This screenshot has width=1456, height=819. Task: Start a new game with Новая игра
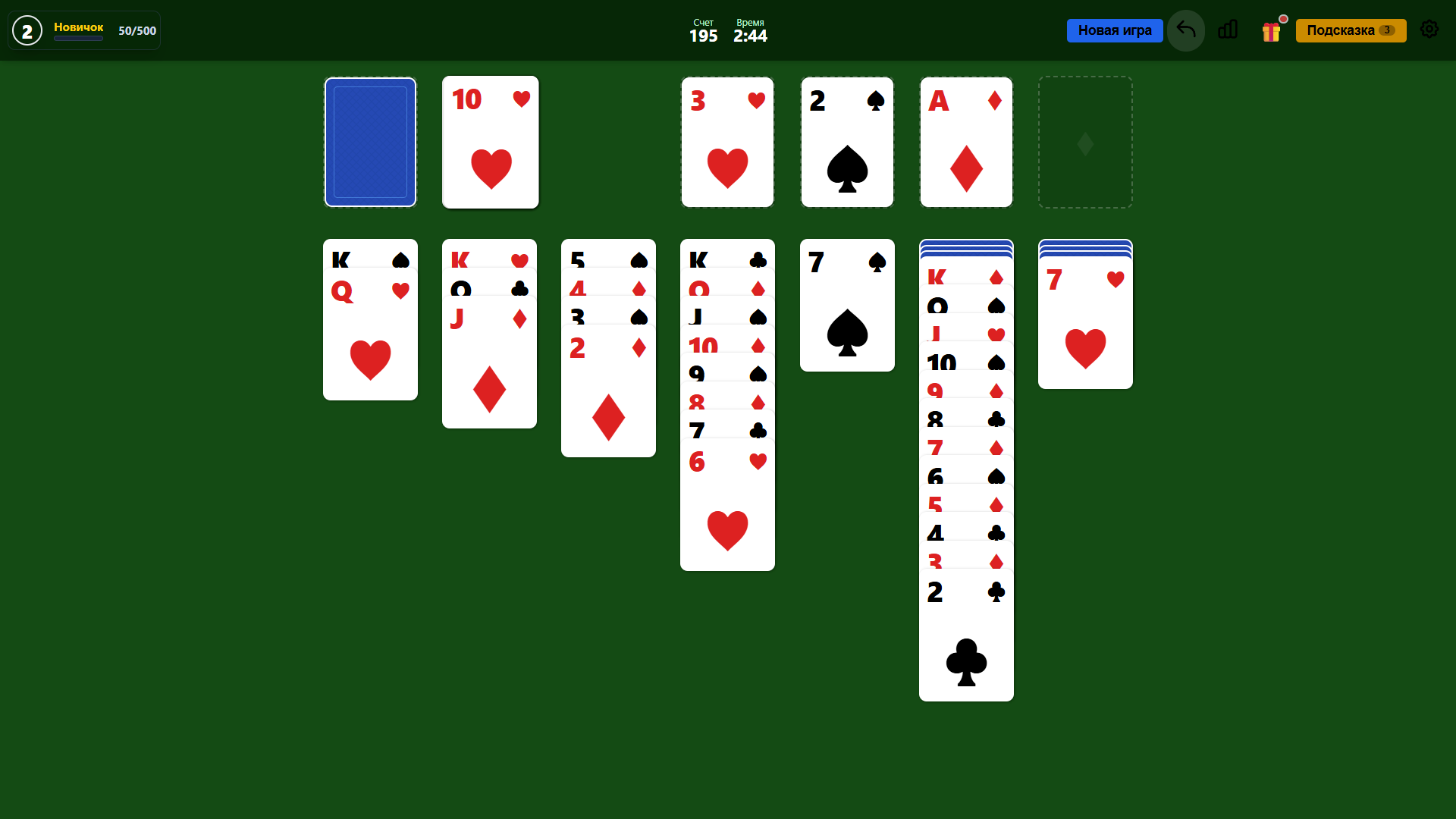tap(1115, 30)
